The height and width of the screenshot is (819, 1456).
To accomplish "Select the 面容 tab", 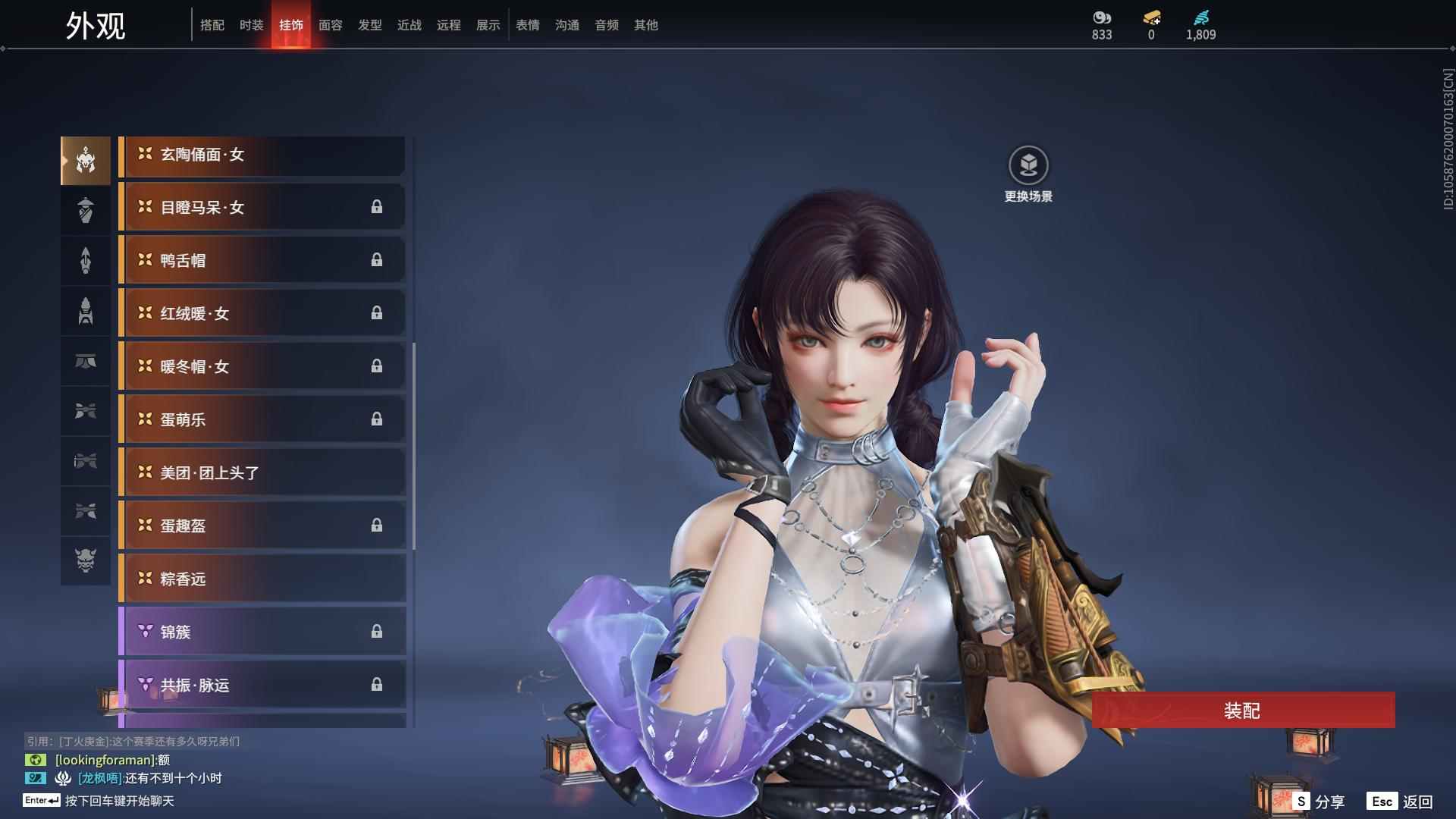I will [x=330, y=25].
